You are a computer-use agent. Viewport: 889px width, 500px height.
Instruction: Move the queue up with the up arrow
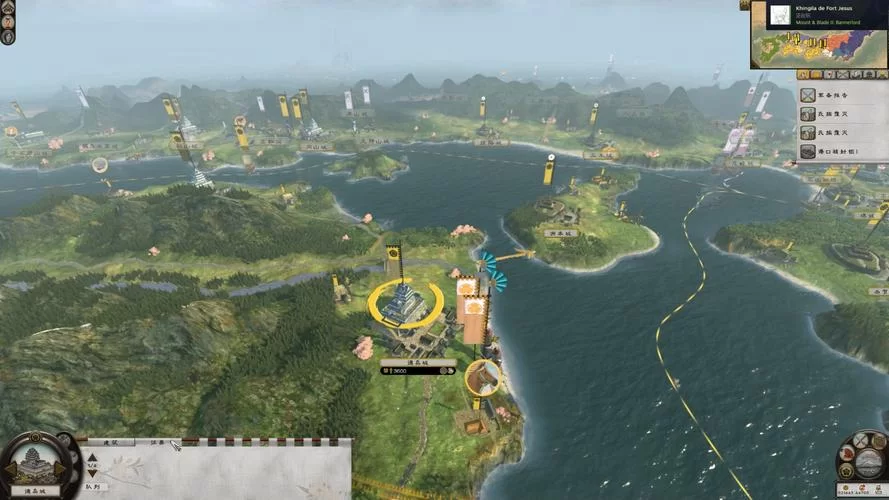pos(92,456)
